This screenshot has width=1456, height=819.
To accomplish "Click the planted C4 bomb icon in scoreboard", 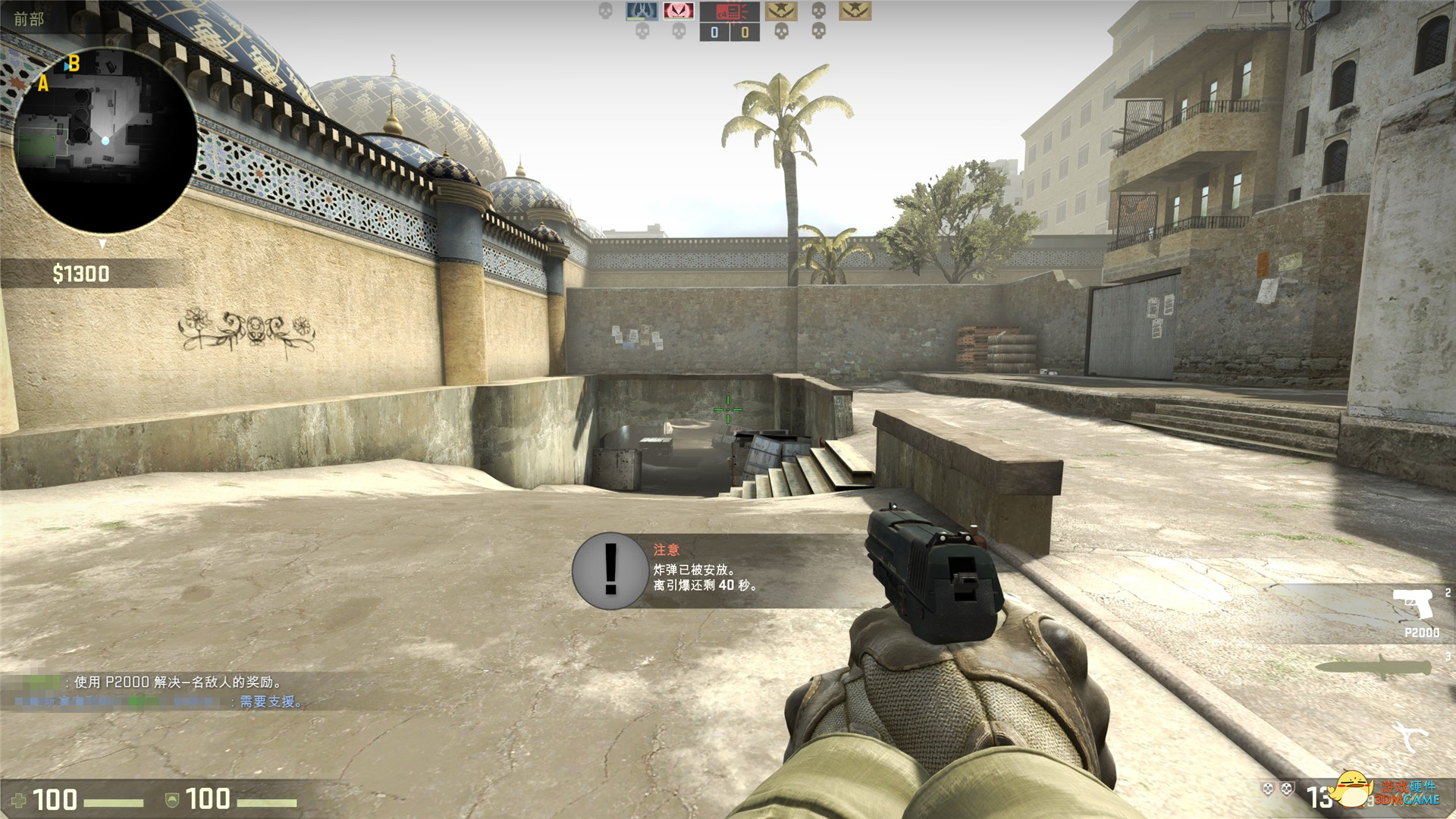I will (729, 12).
